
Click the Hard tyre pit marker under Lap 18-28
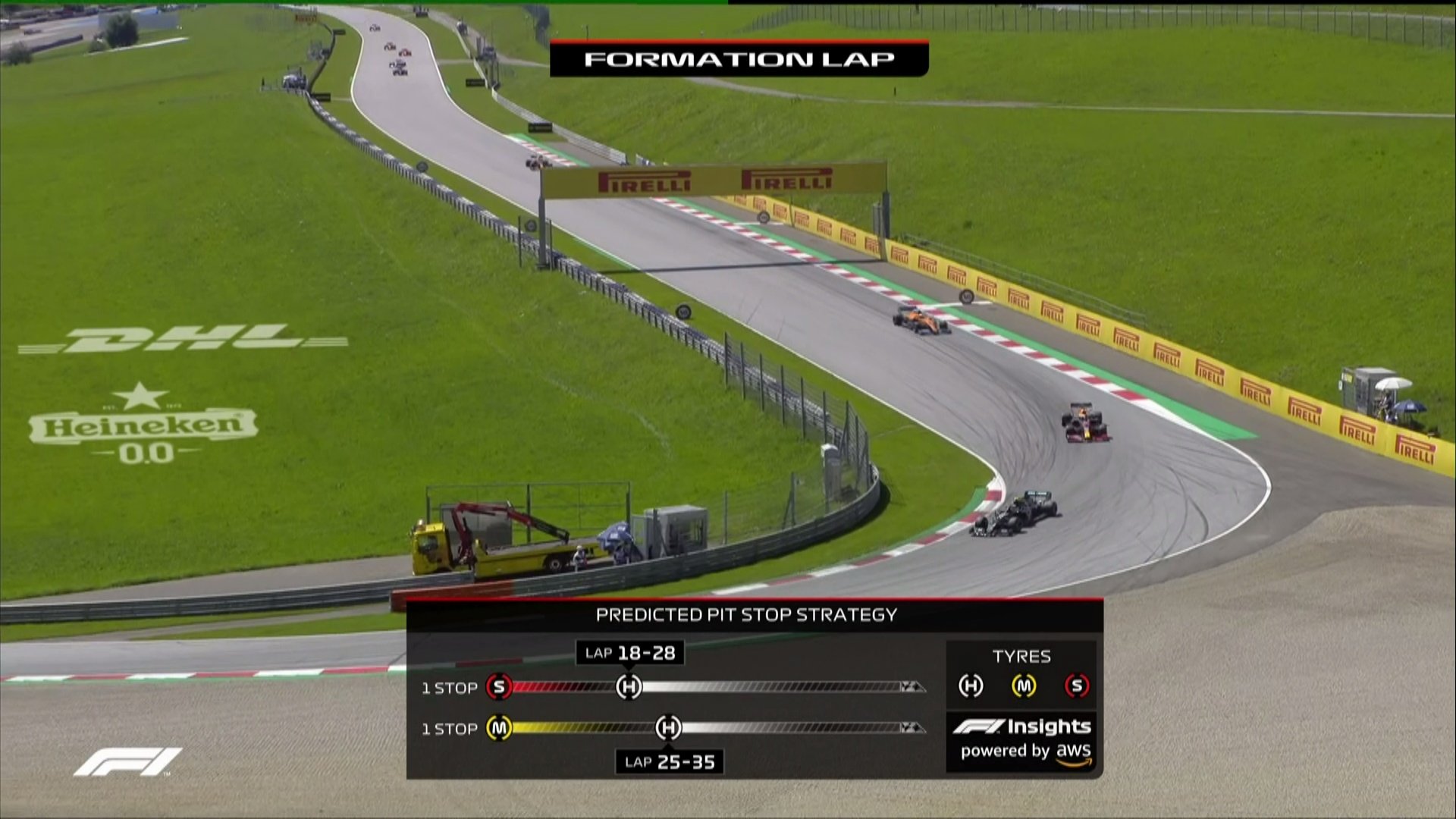coord(629,687)
